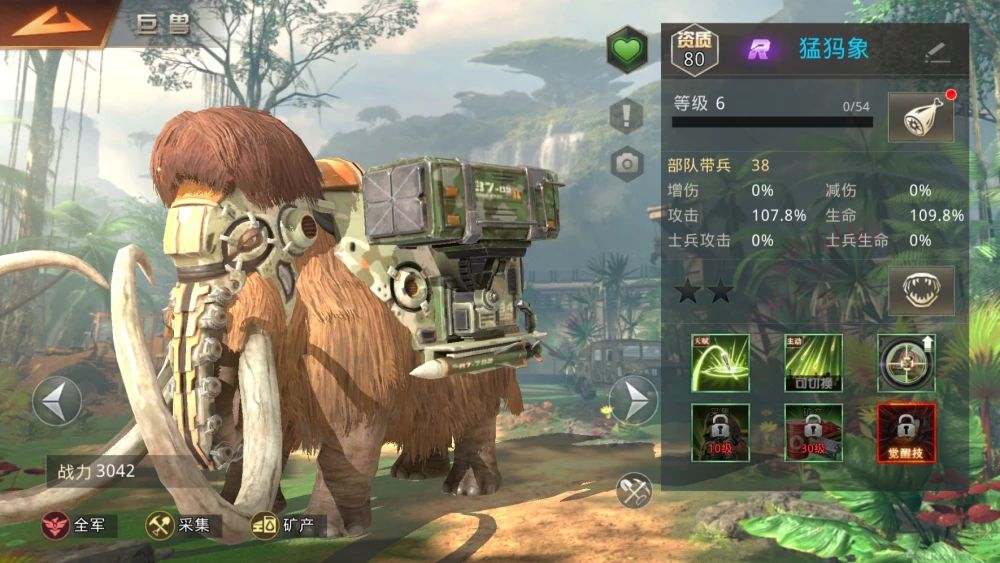The height and width of the screenshot is (563, 1000).
Task: Select the green slash talent skill
Action: point(720,363)
